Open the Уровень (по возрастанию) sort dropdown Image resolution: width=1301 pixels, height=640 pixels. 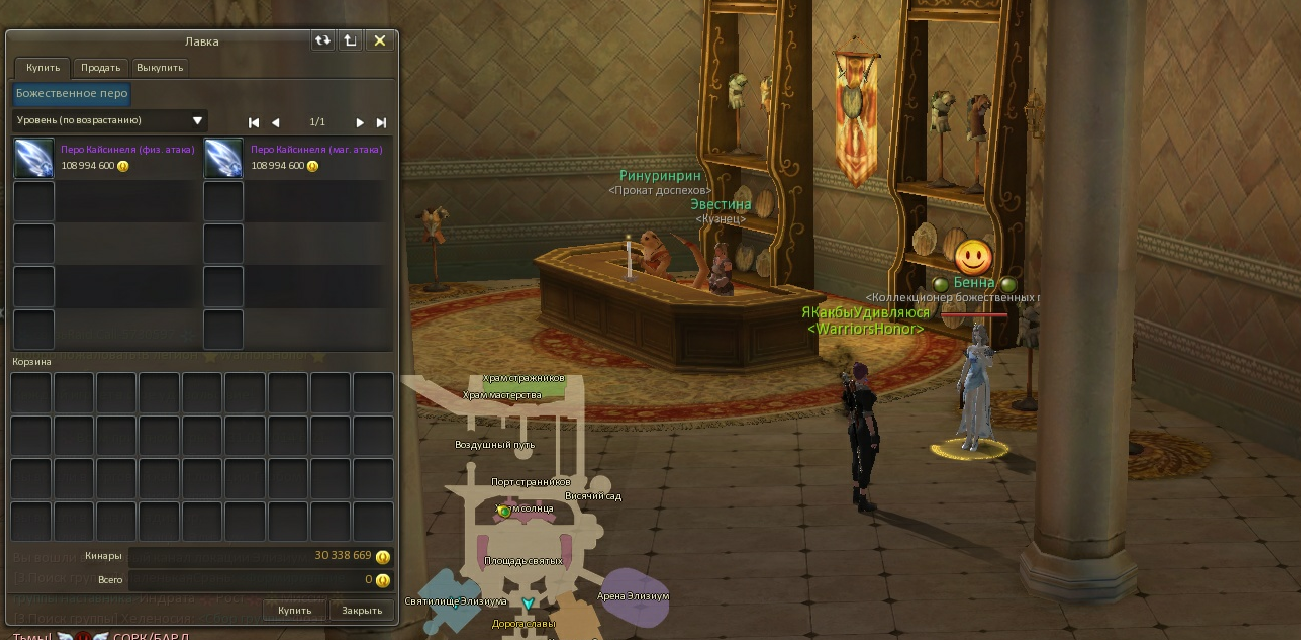point(110,121)
